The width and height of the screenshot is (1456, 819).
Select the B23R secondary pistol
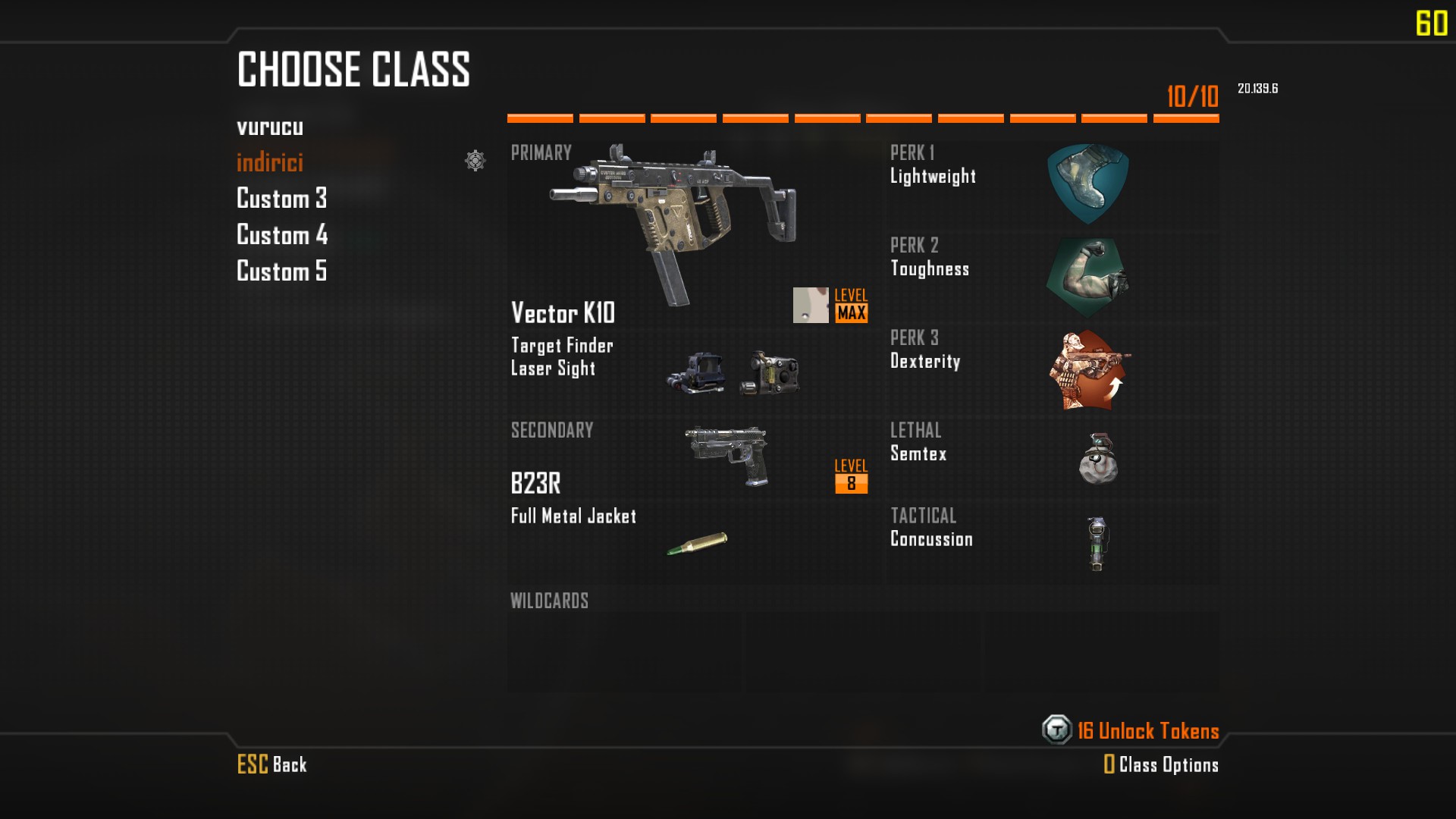(x=728, y=455)
